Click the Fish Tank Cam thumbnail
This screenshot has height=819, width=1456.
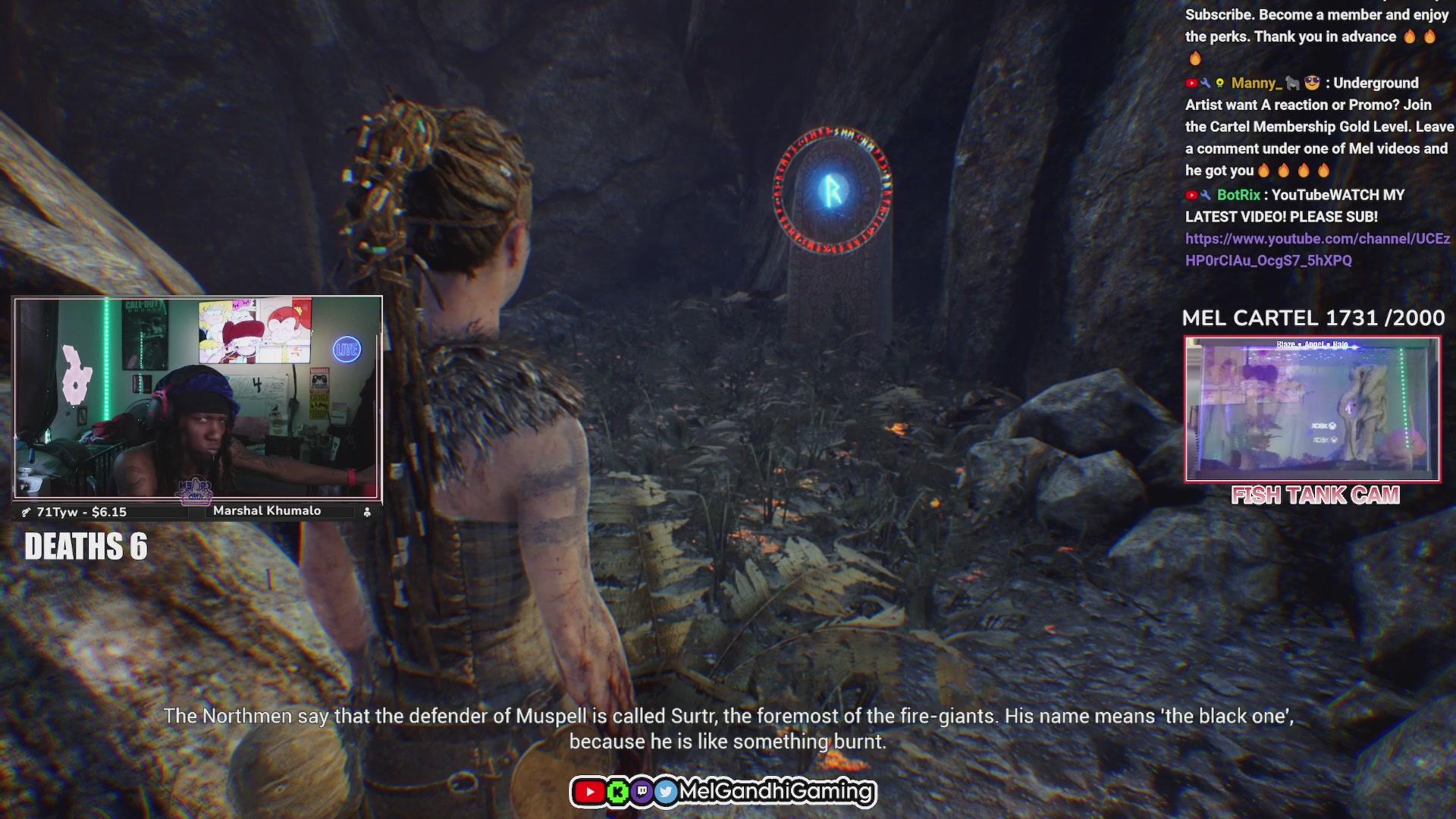pos(1312,409)
